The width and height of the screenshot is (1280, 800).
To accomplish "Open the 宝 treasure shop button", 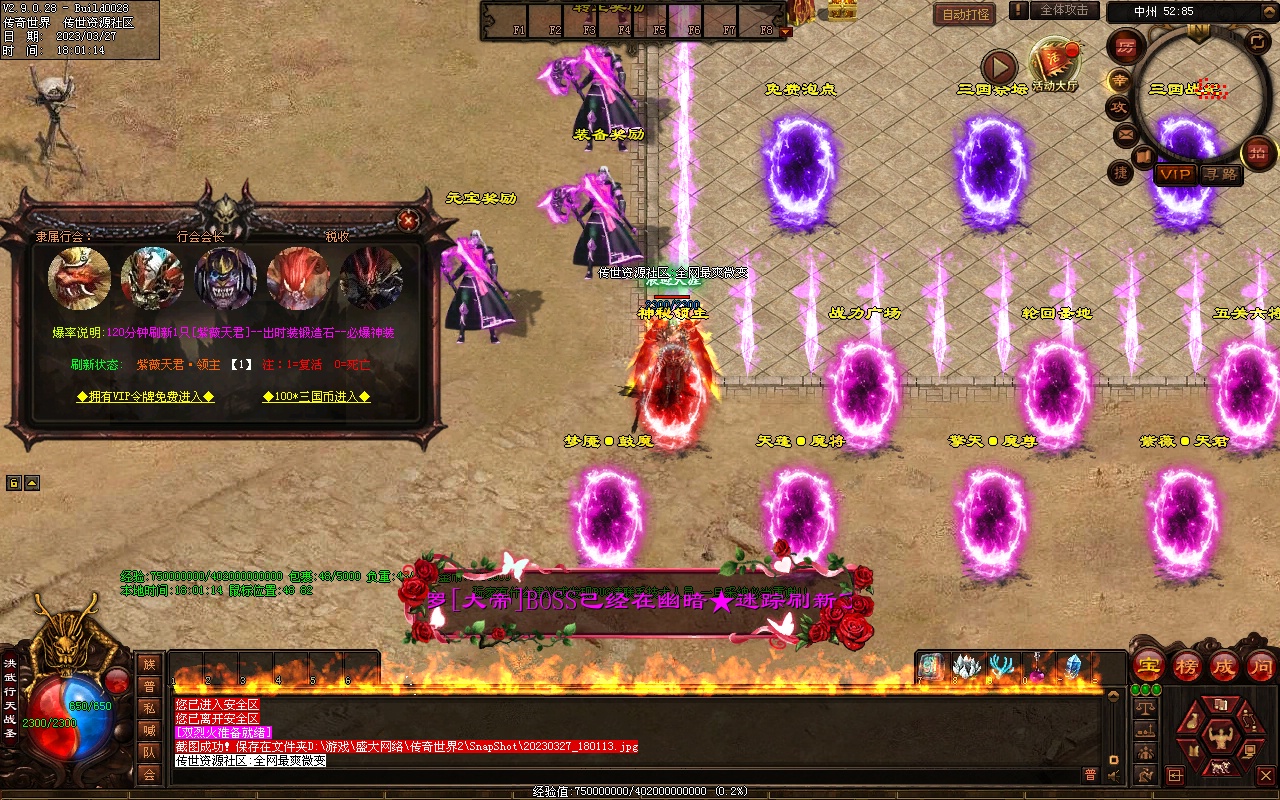I will (x=1149, y=666).
